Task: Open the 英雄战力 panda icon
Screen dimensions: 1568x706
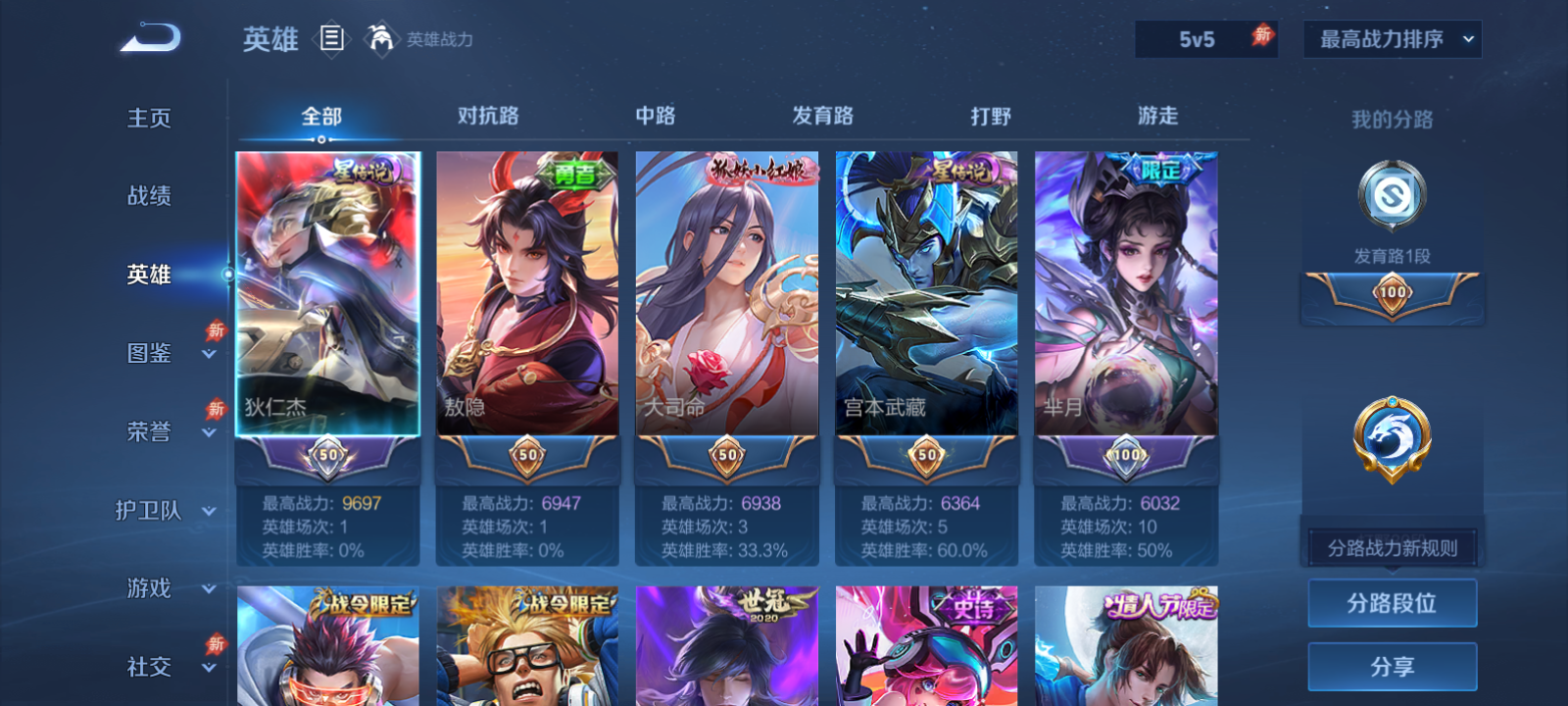Action: point(382,39)
